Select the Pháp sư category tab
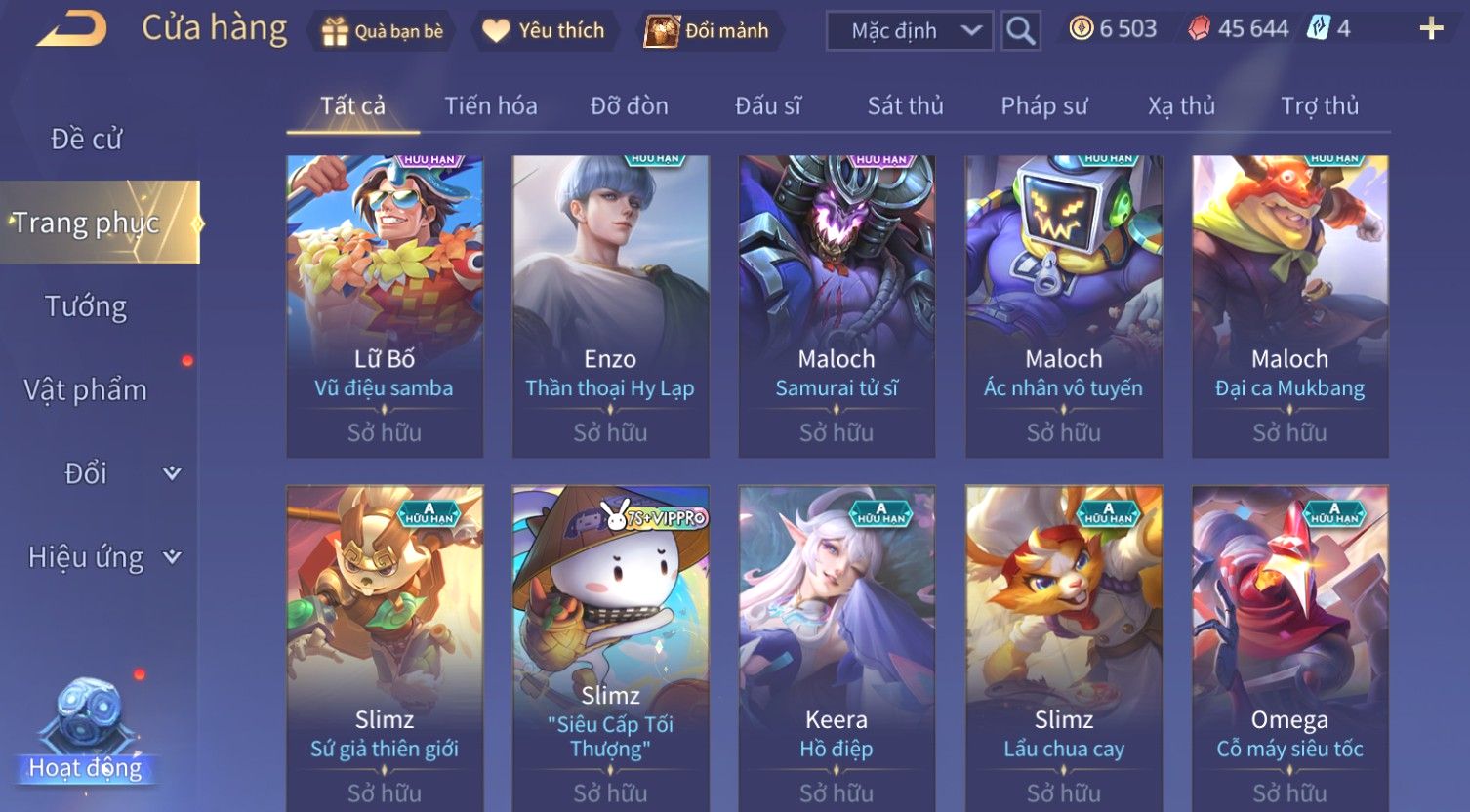The width and height of the screenshot is (1470, 812). coord(1043,105)
